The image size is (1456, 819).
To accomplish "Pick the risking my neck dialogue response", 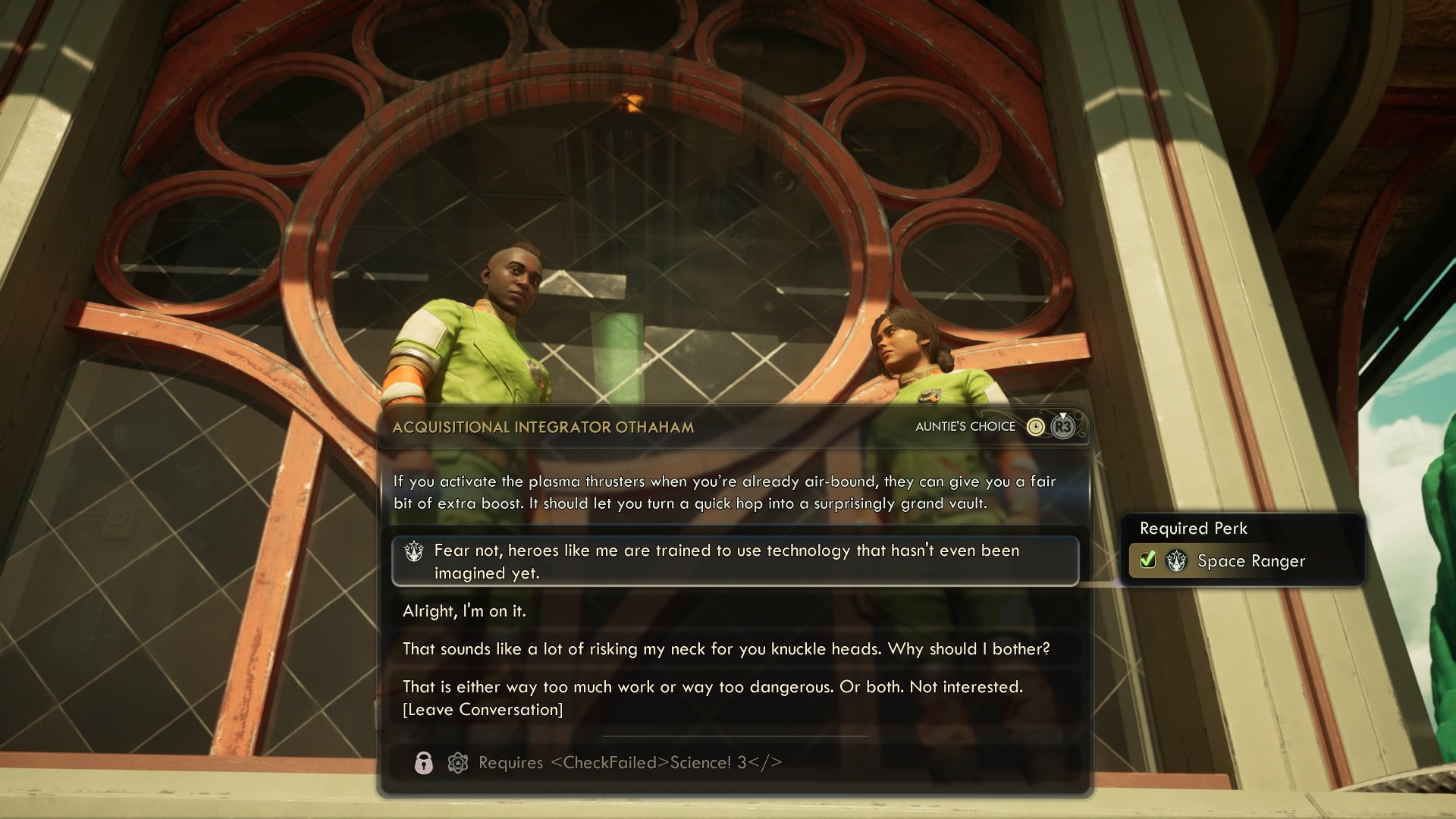I will point(727,649).
